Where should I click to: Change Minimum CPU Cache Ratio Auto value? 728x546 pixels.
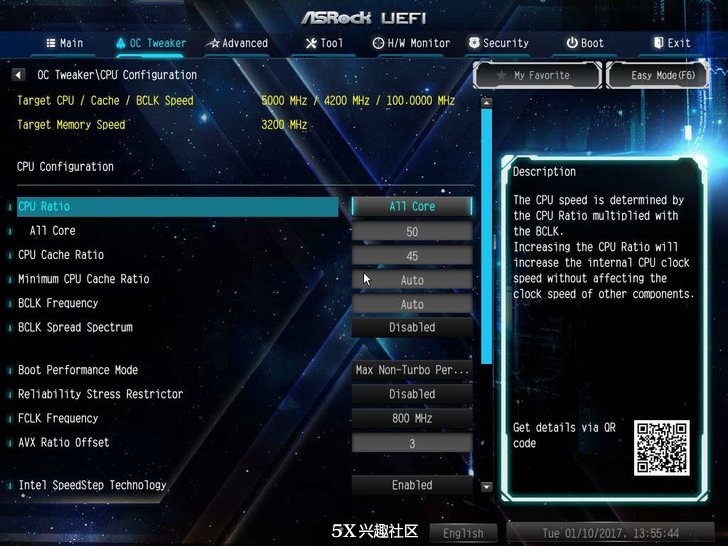[x=411, y=280]
